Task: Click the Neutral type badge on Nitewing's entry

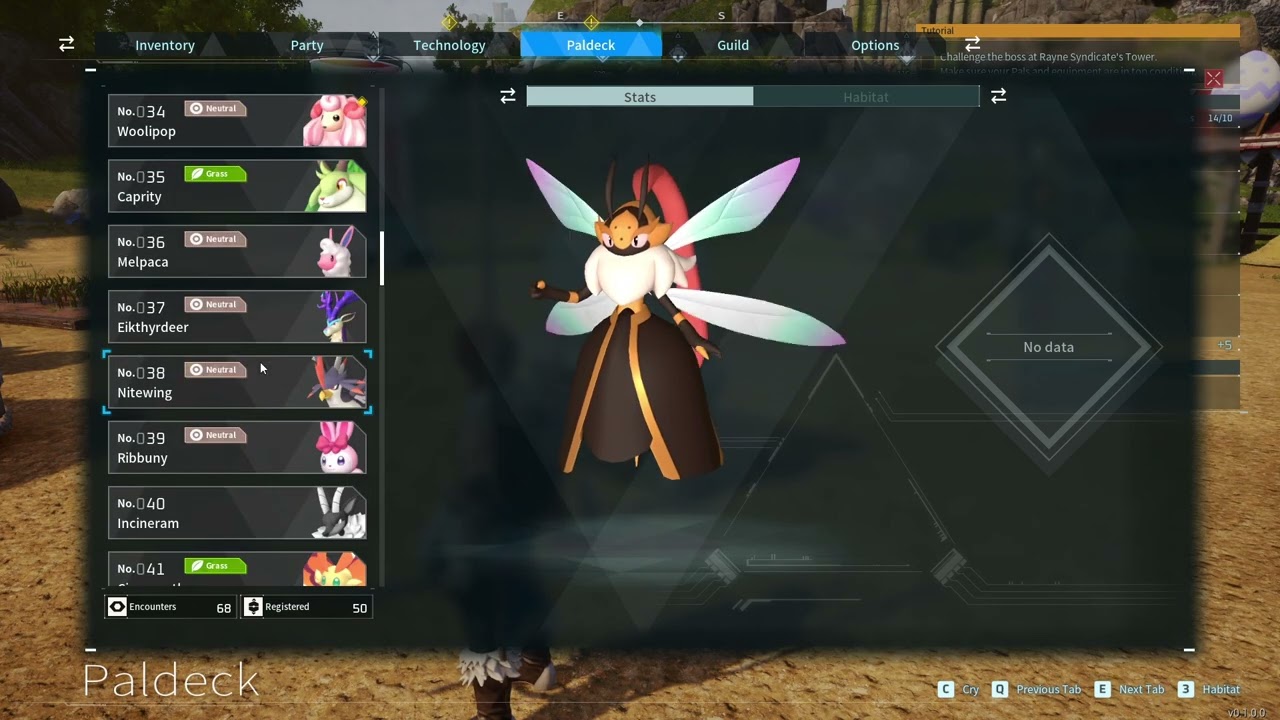Action: tap(215, 369)
